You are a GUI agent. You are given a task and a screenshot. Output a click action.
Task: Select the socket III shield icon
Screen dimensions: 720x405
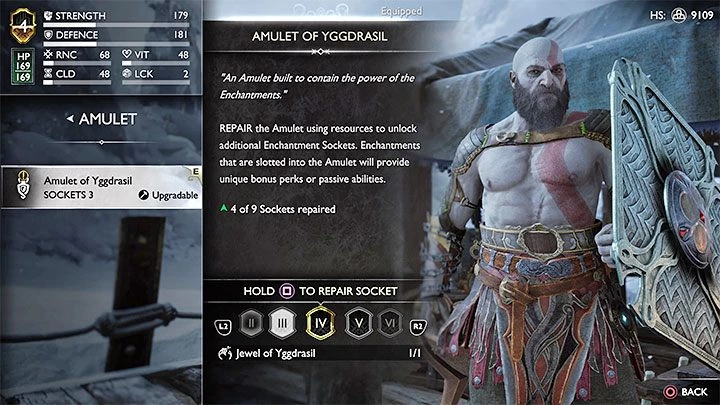285,324
